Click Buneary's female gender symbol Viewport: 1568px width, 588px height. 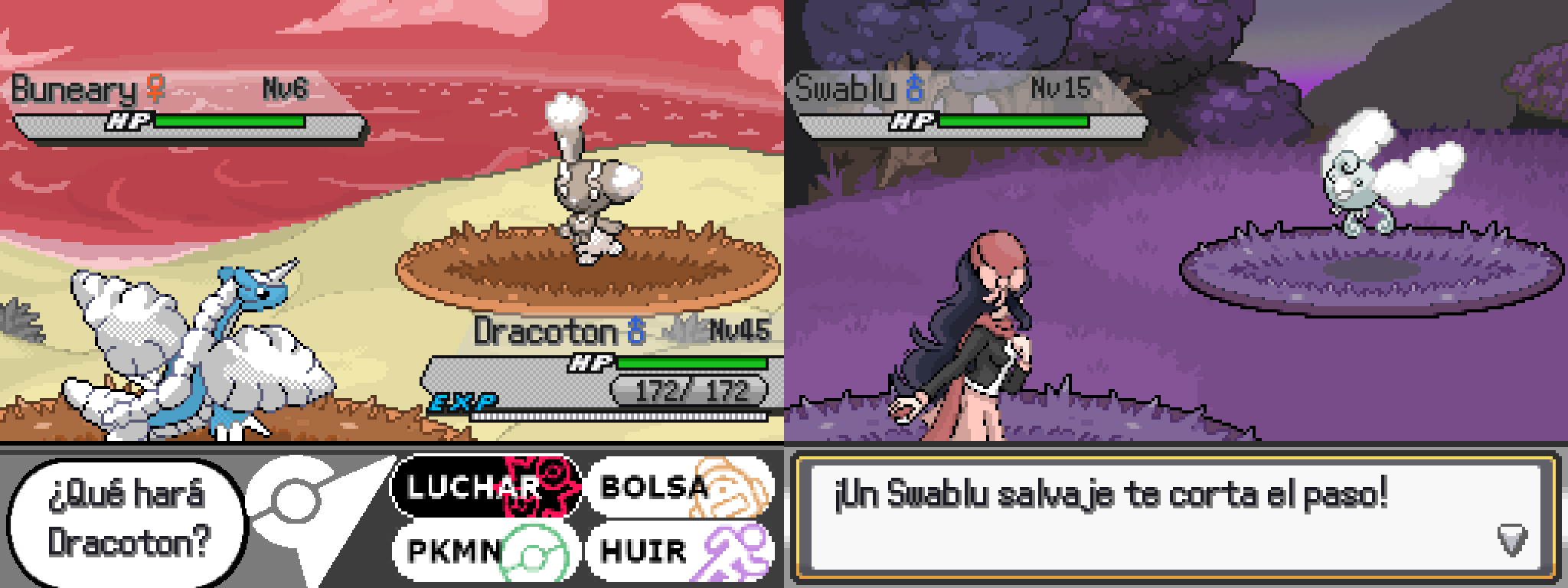pos(153,88)
